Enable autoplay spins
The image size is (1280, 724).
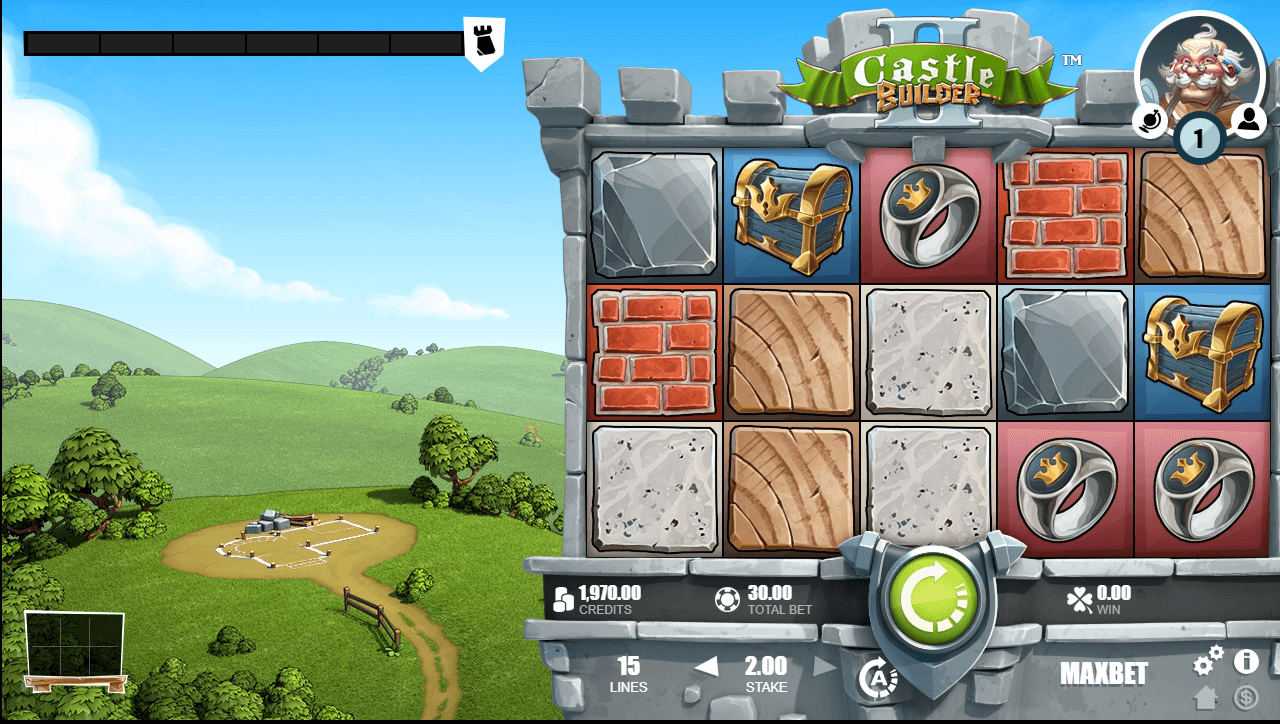(x=877, y=678)
